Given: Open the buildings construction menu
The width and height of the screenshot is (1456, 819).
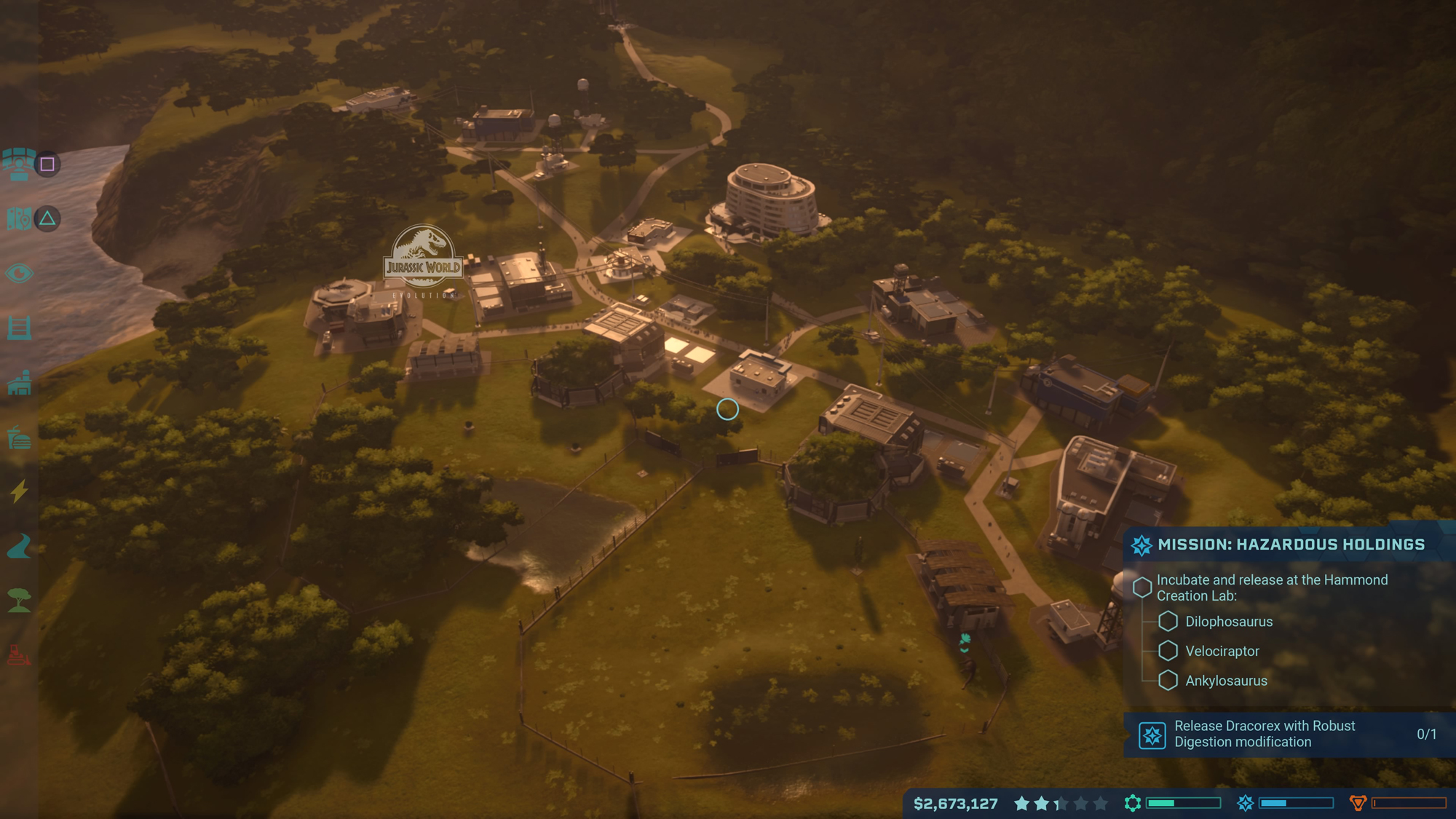Looking at the screenshot, I should (20, 384).
